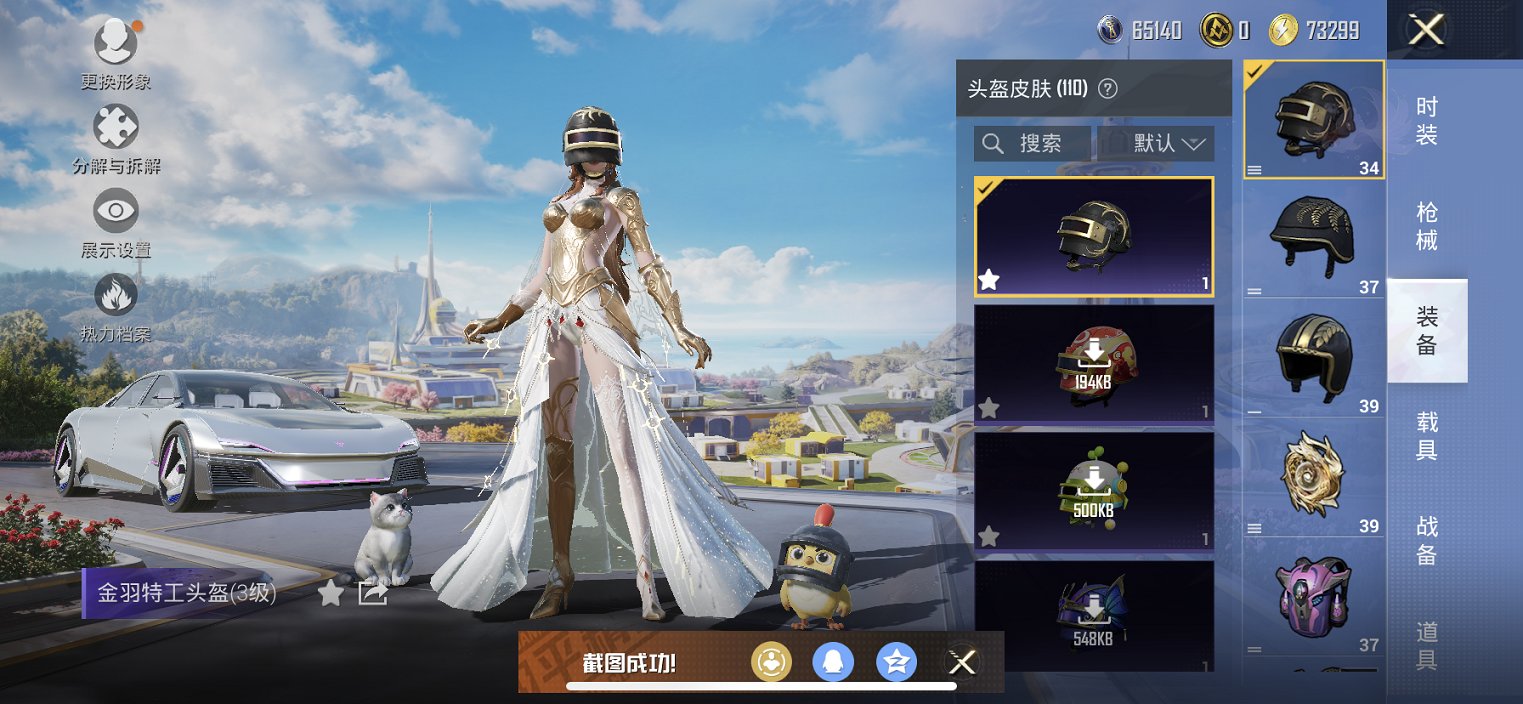Image resolution: width=1523 pixels, height=704 pixels.
Task: Share the helmet using the arrow icon
Action: 372,593
